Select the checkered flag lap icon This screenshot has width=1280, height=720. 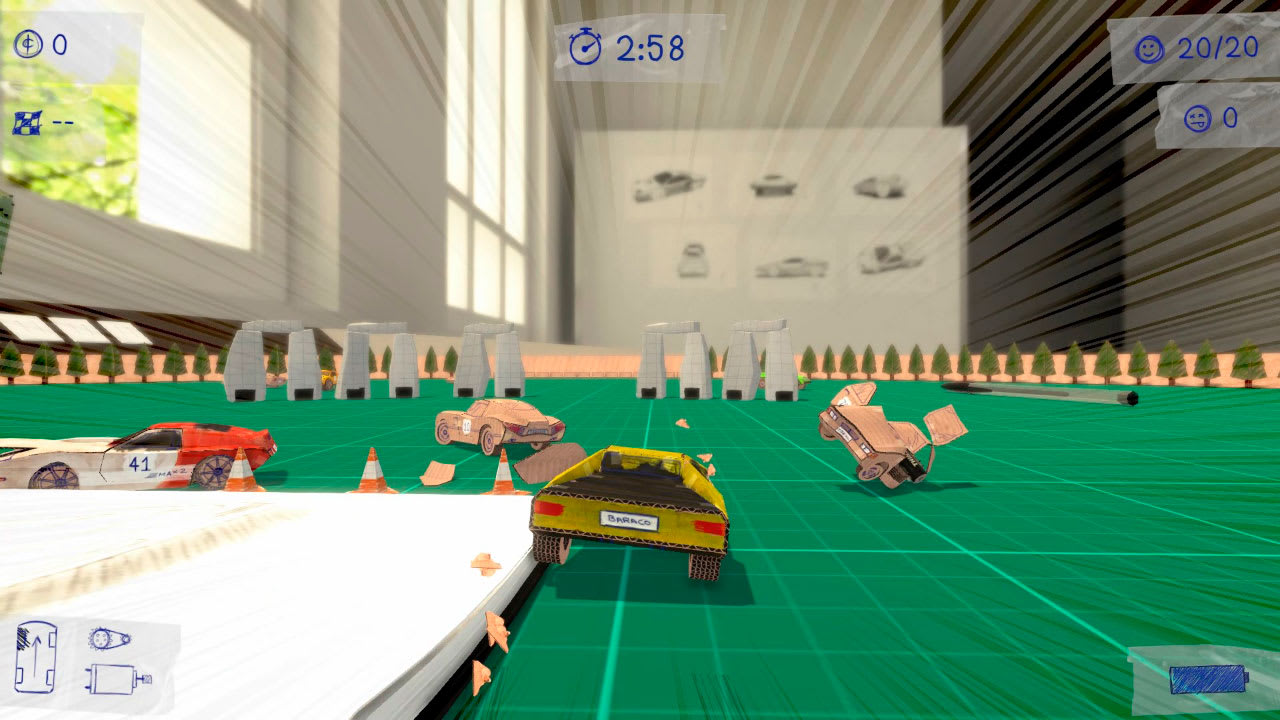point(25,118)
